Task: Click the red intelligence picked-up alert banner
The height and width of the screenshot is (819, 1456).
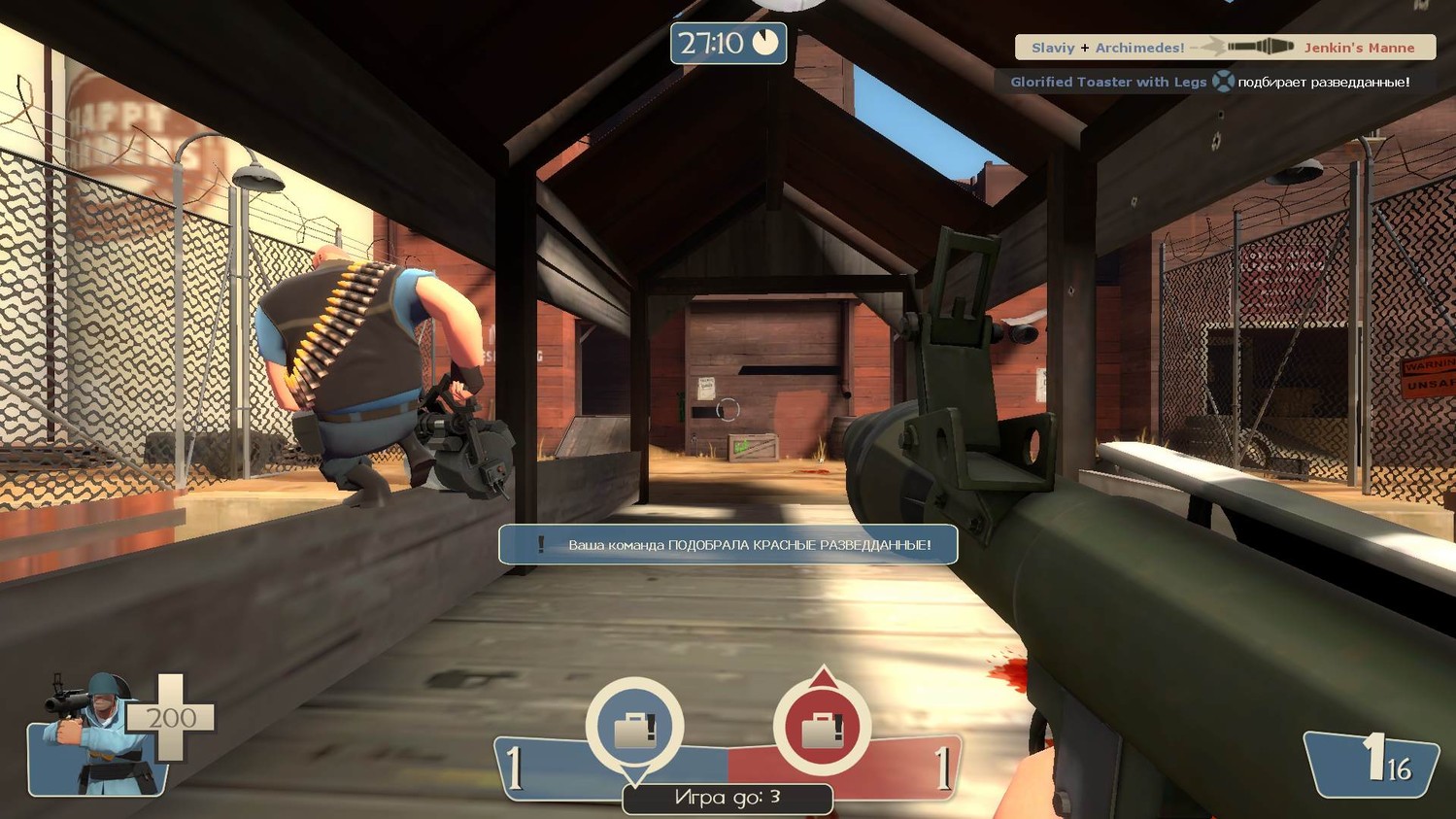Action: (x=728, y=545)
